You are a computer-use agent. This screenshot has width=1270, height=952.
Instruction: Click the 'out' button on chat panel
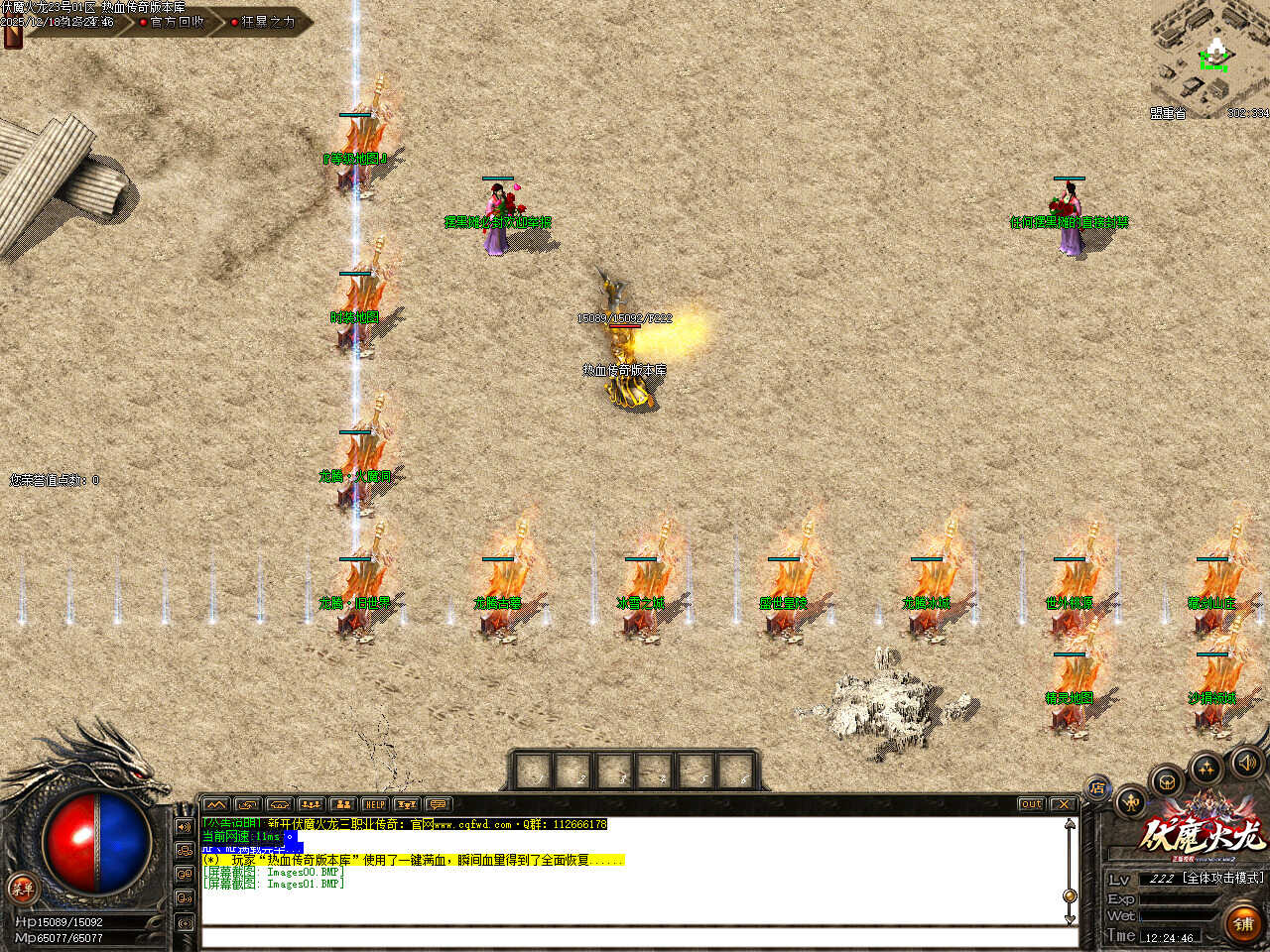(1031, 804)
